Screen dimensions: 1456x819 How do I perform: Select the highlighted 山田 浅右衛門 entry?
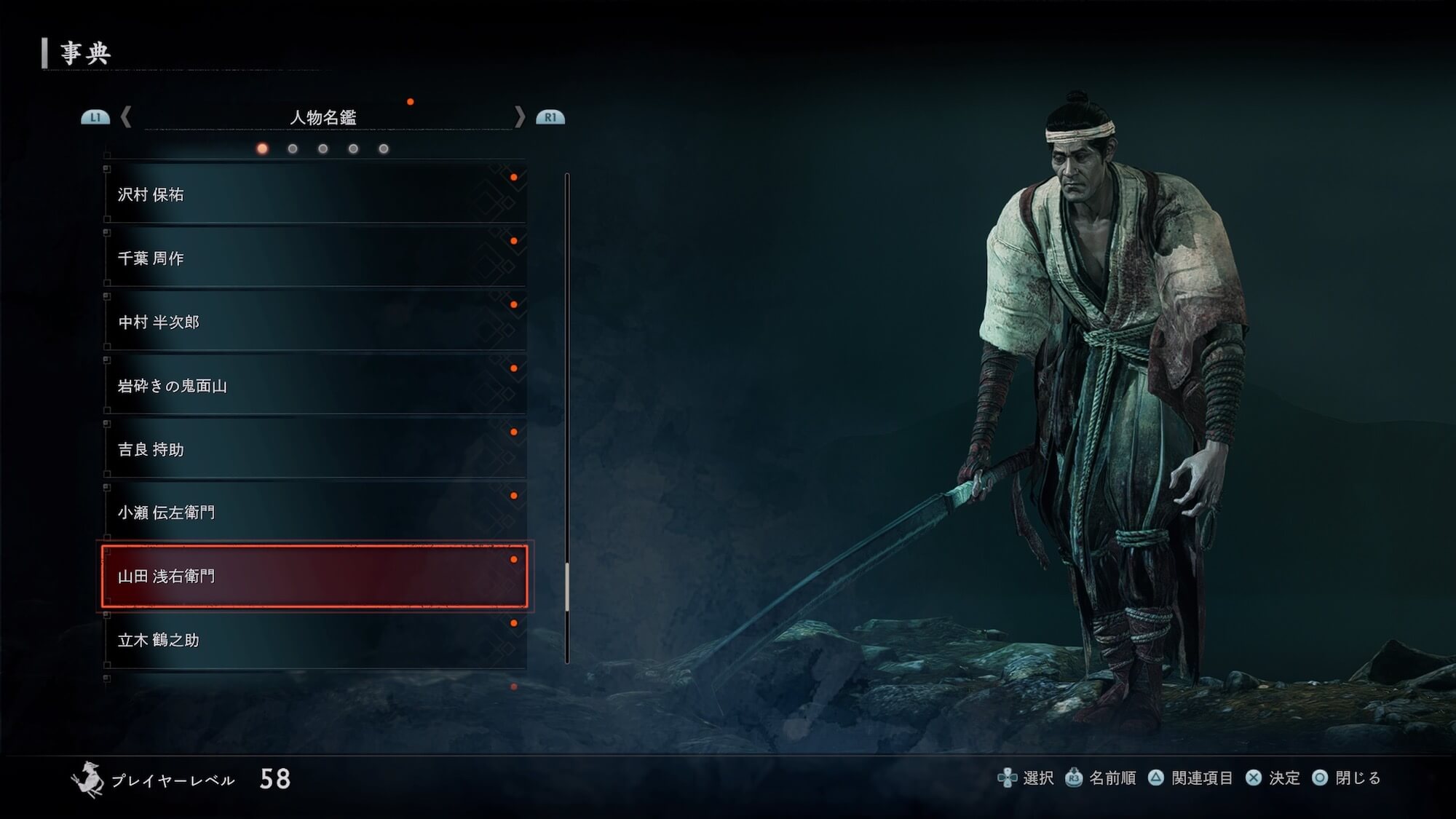click(314, 577)
